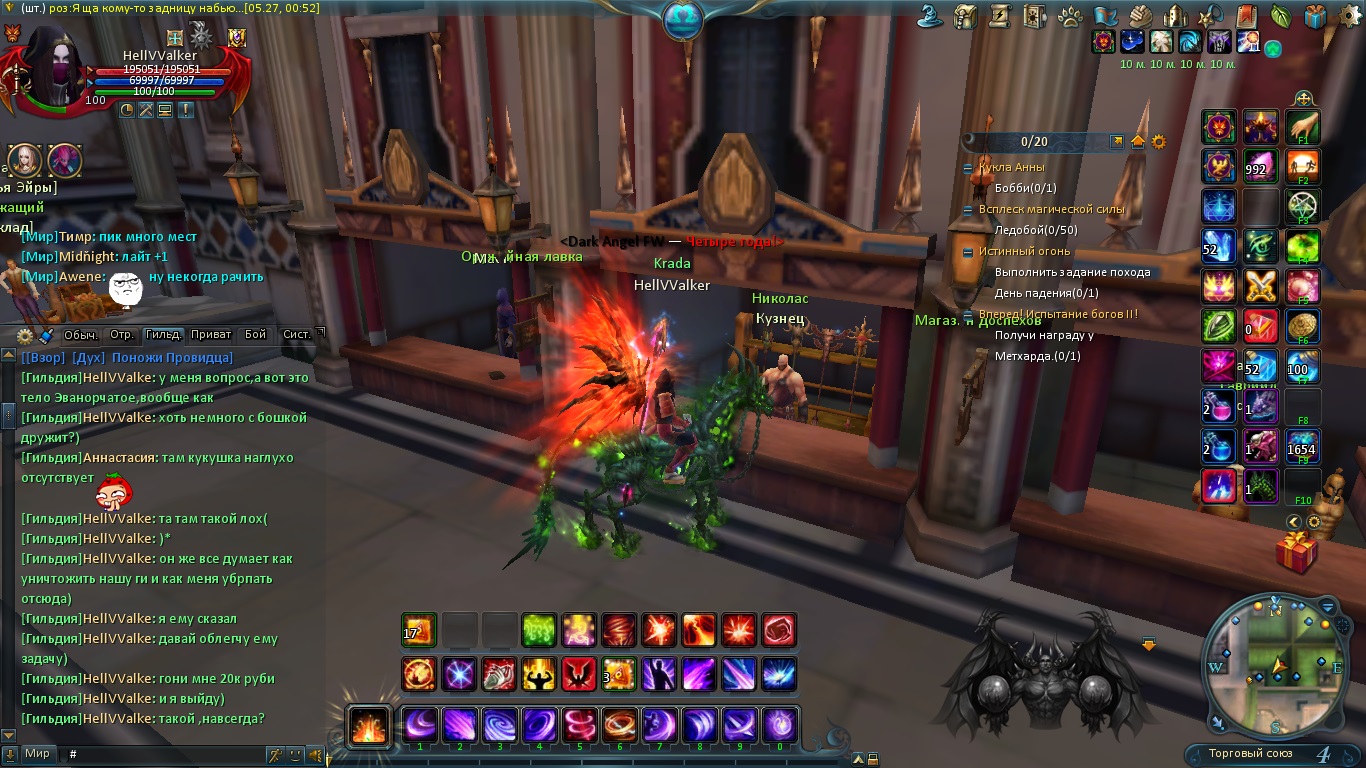Use the skill in hotbar slot 1
The width and height of the screenshot is (1366, 768).
[x=420, y=725]
